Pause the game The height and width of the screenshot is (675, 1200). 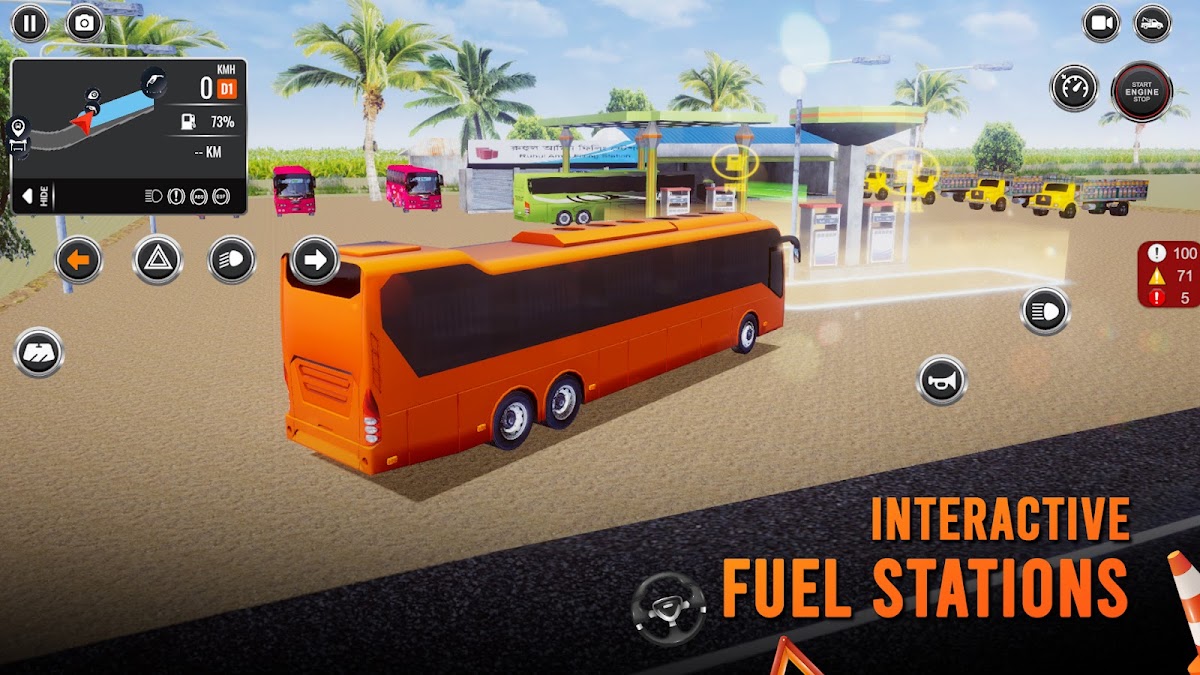point(29,23)
